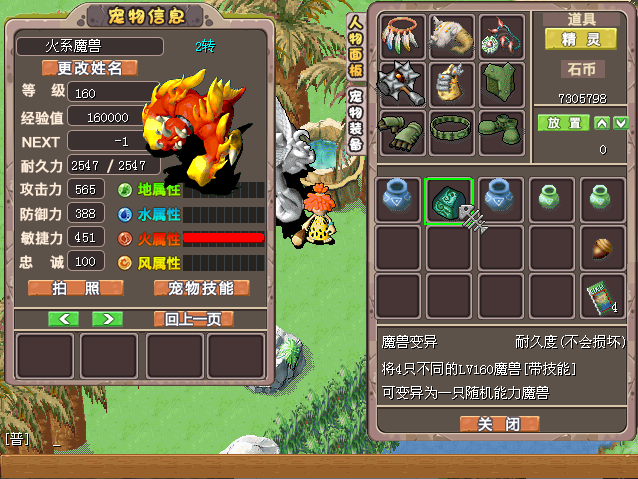
Task: Take a pet photo with 拍照
Action: tap(76, 288)
